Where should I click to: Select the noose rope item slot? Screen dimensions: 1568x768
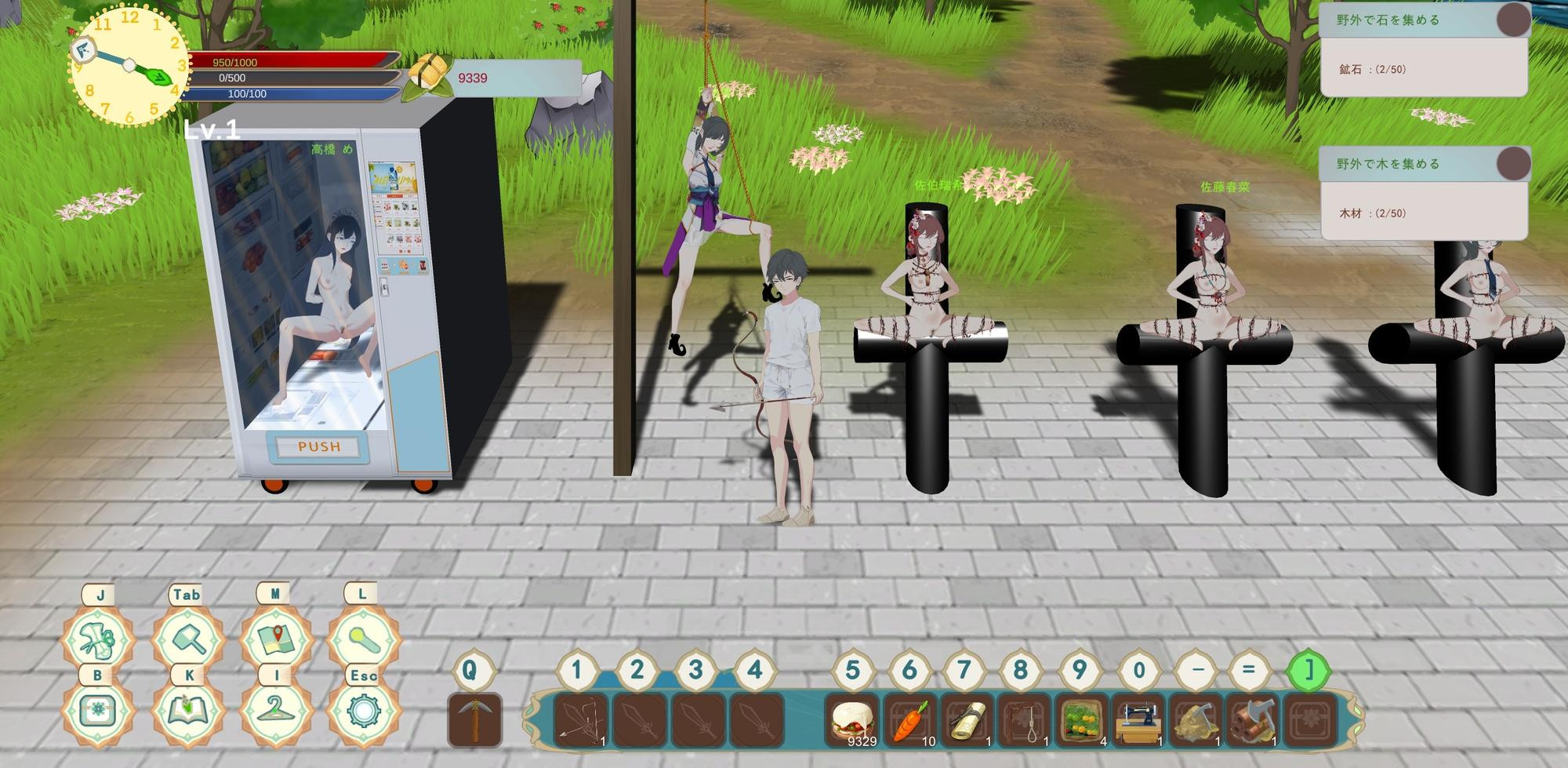coord(1025,719)
